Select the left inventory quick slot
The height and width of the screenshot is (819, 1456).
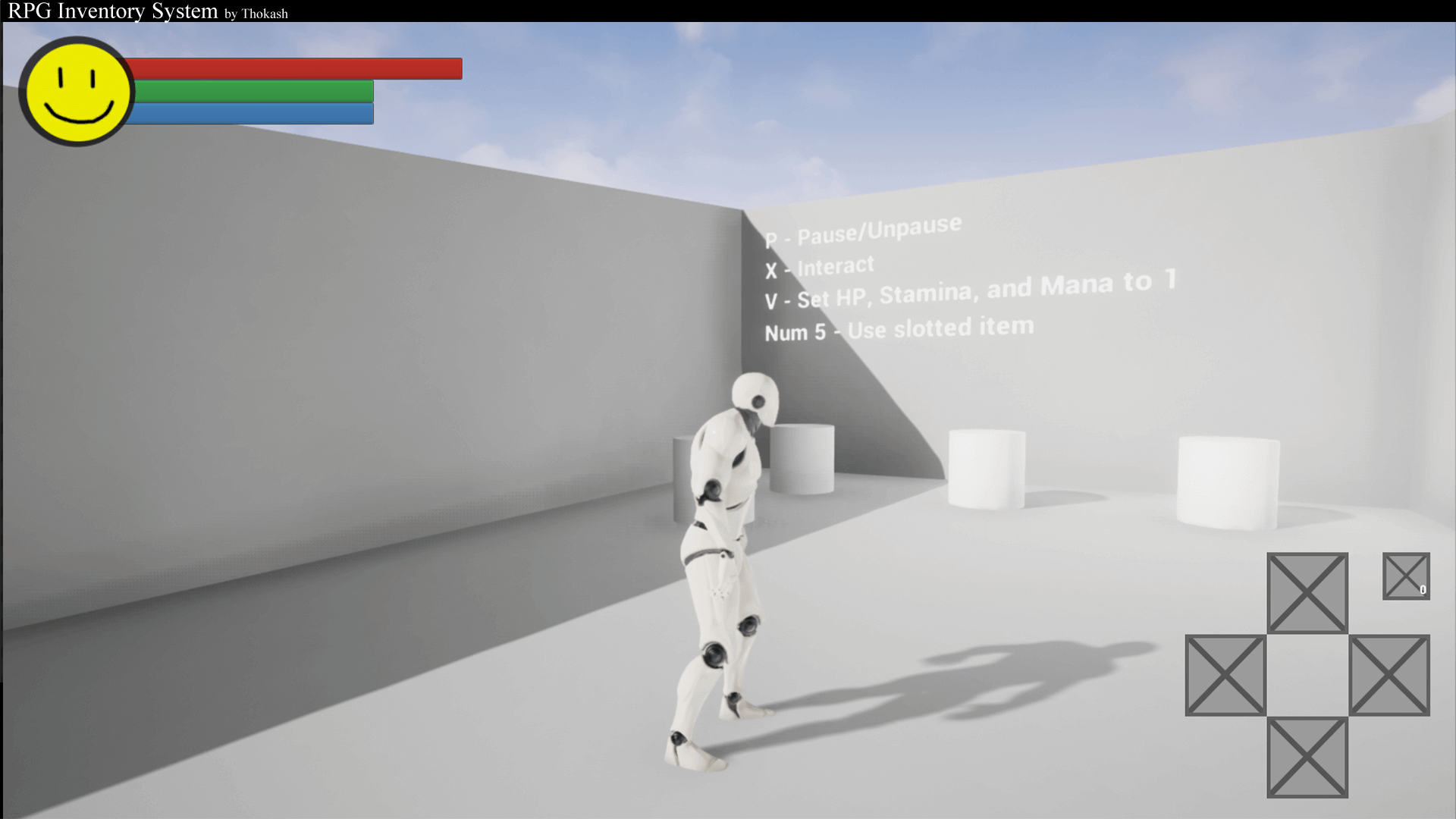(1225, 675)
